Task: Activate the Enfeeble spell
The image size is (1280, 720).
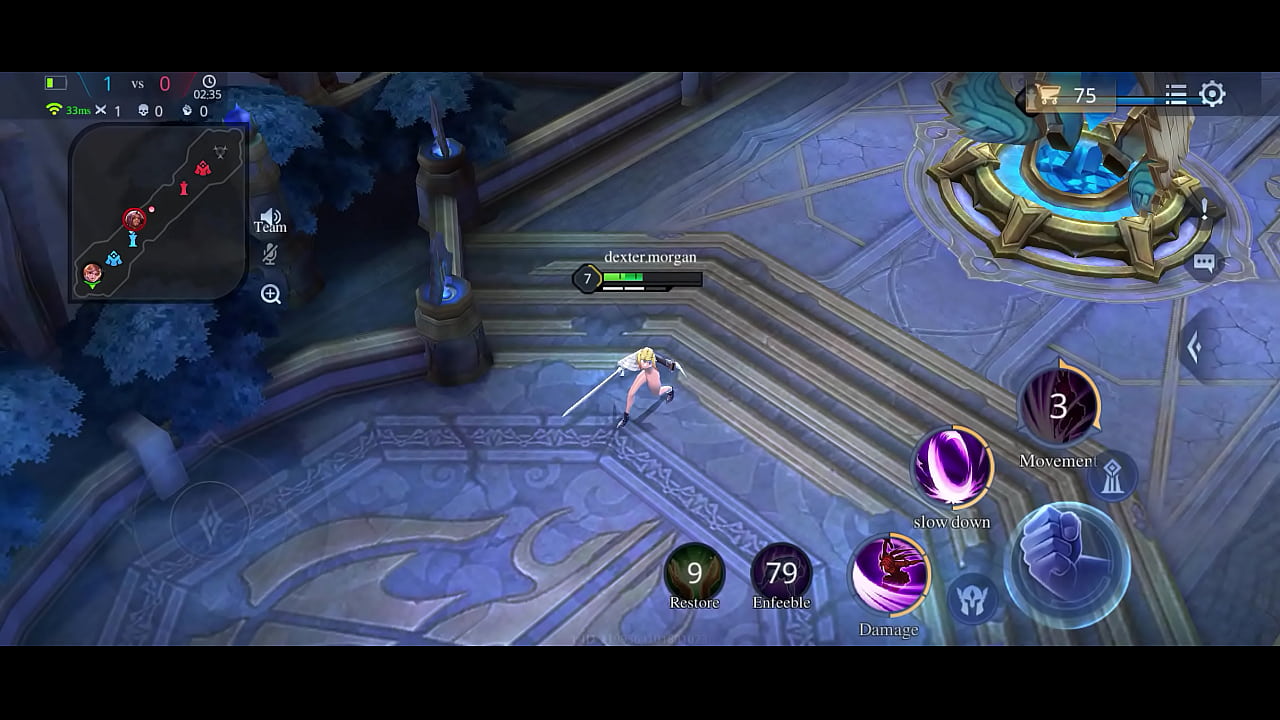Action: point(781,573)
